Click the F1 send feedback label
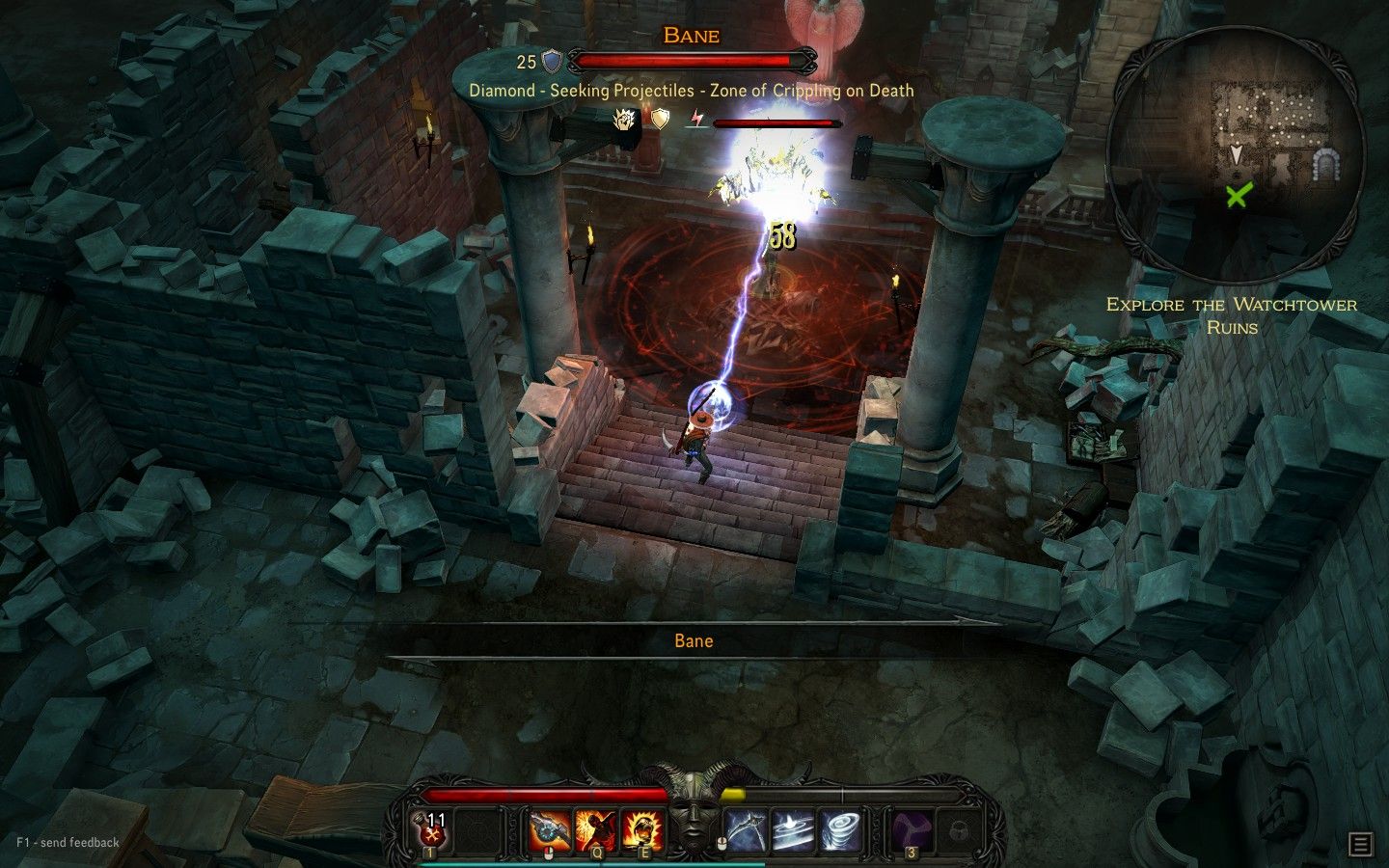This screenshot has height=868, width=1389. [x=67, y=842]
